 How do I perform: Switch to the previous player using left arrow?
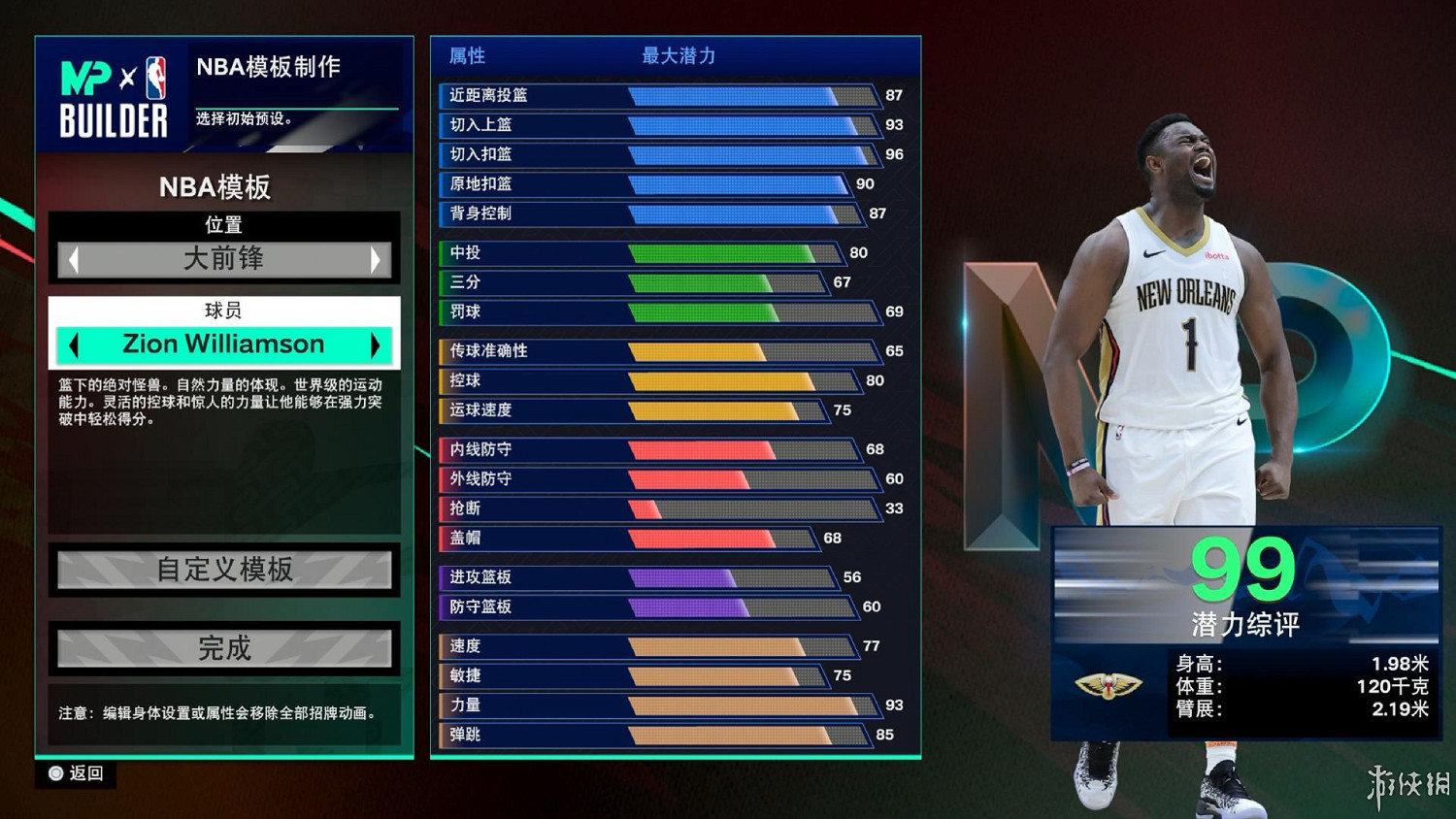click(x=74, y=344)
